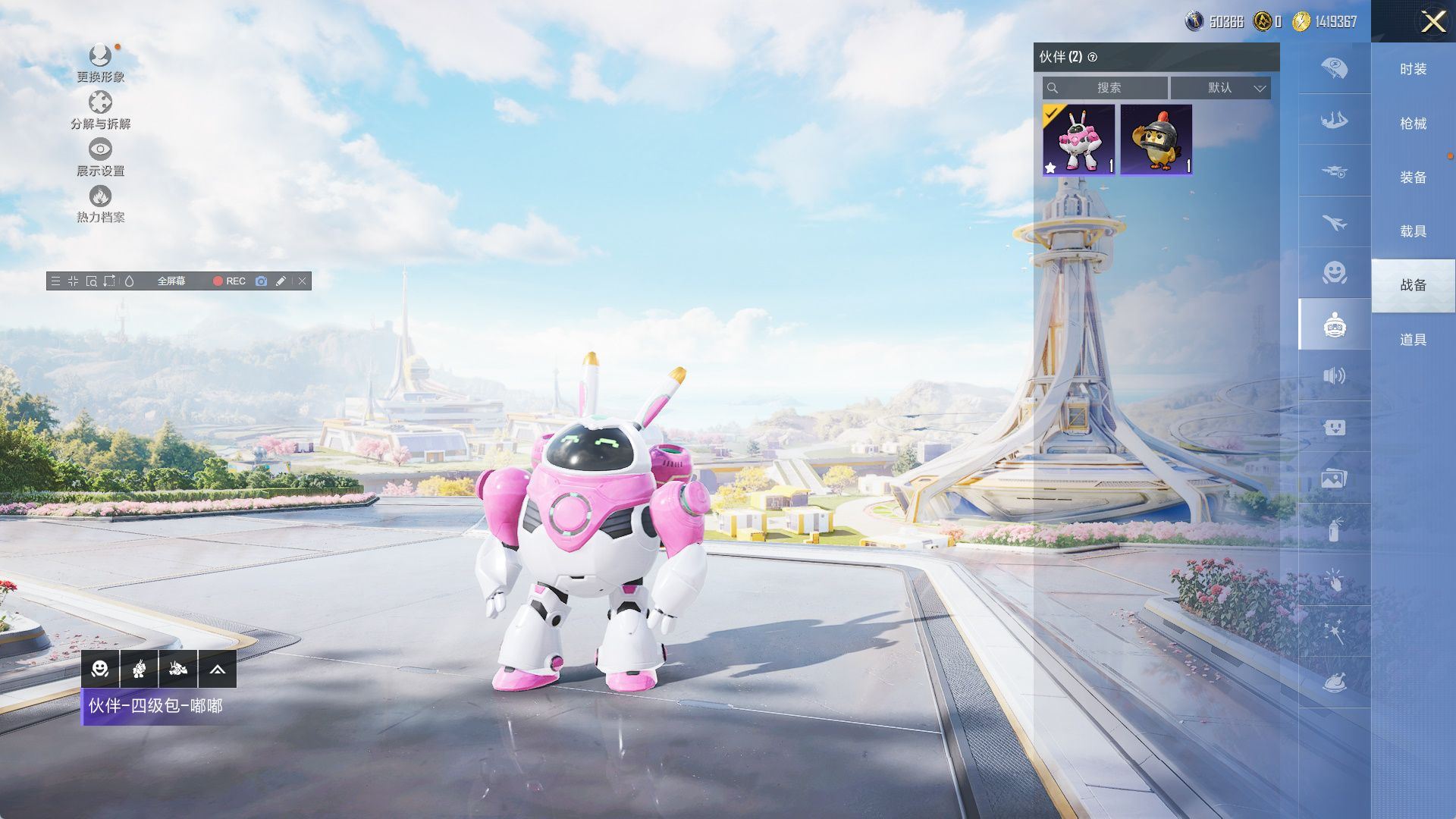Image resolution: width=1456 pixels, height=819 pixels.
Task: Start recording with the REC button
Action: pyautogui.click(x=229, y=281)
